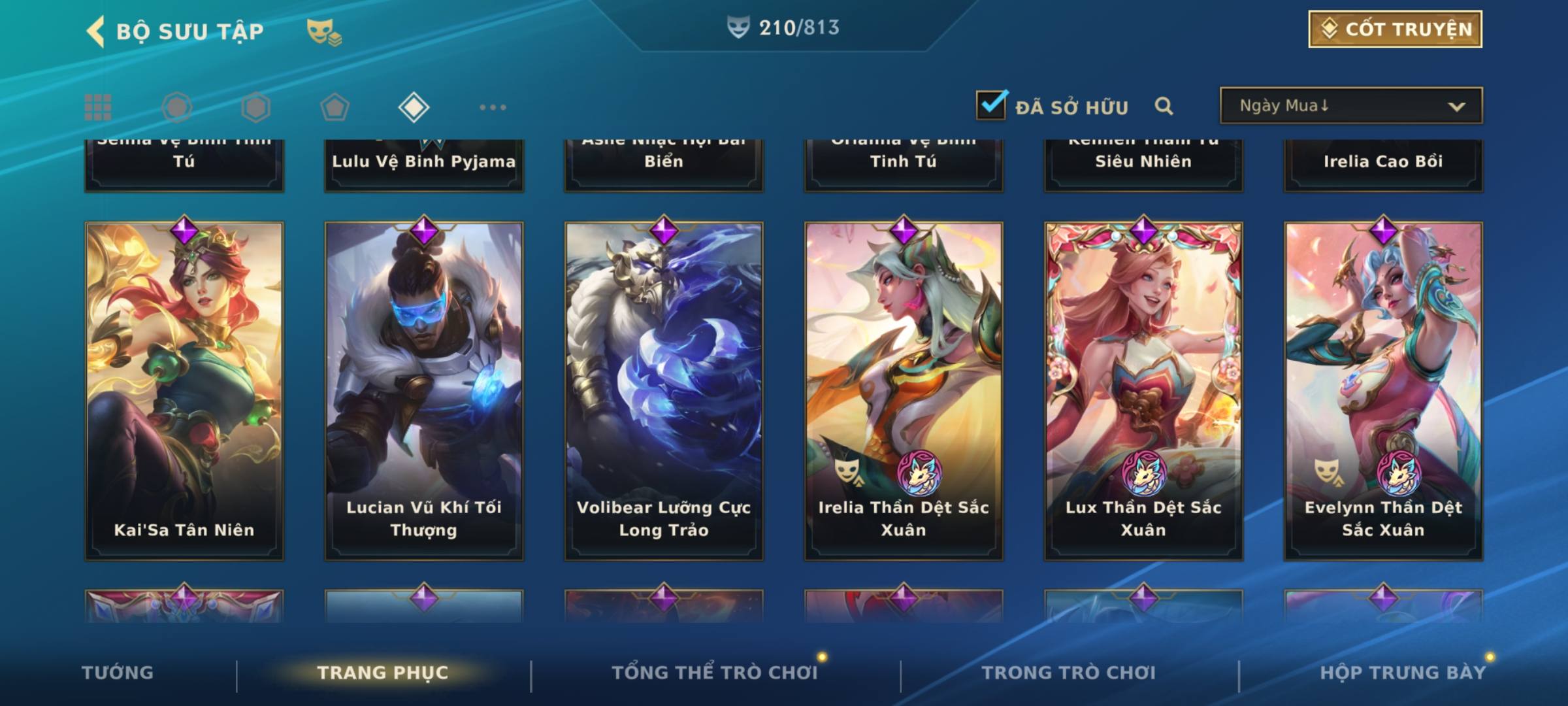The height and width of the screenshot is (706, 1568).
Task: Switch to the Tướng tab
Action: click(118, 673)
